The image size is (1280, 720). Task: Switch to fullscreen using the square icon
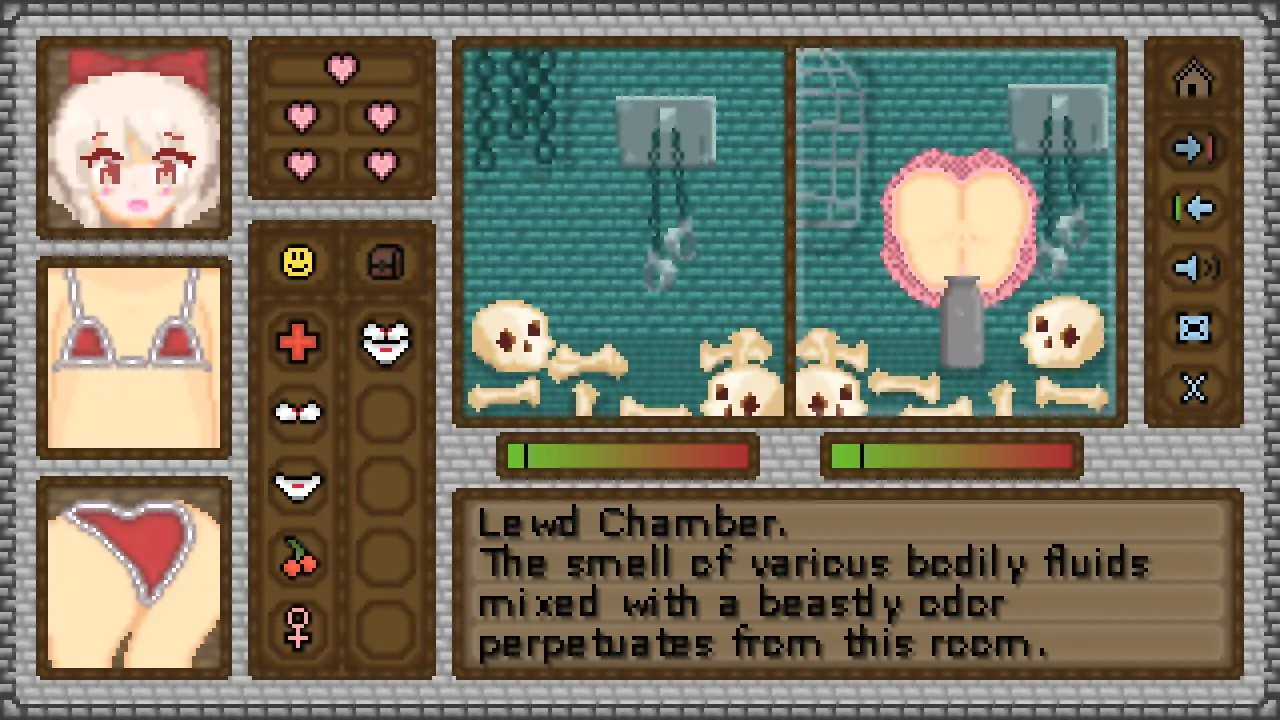click(1194, 328)
